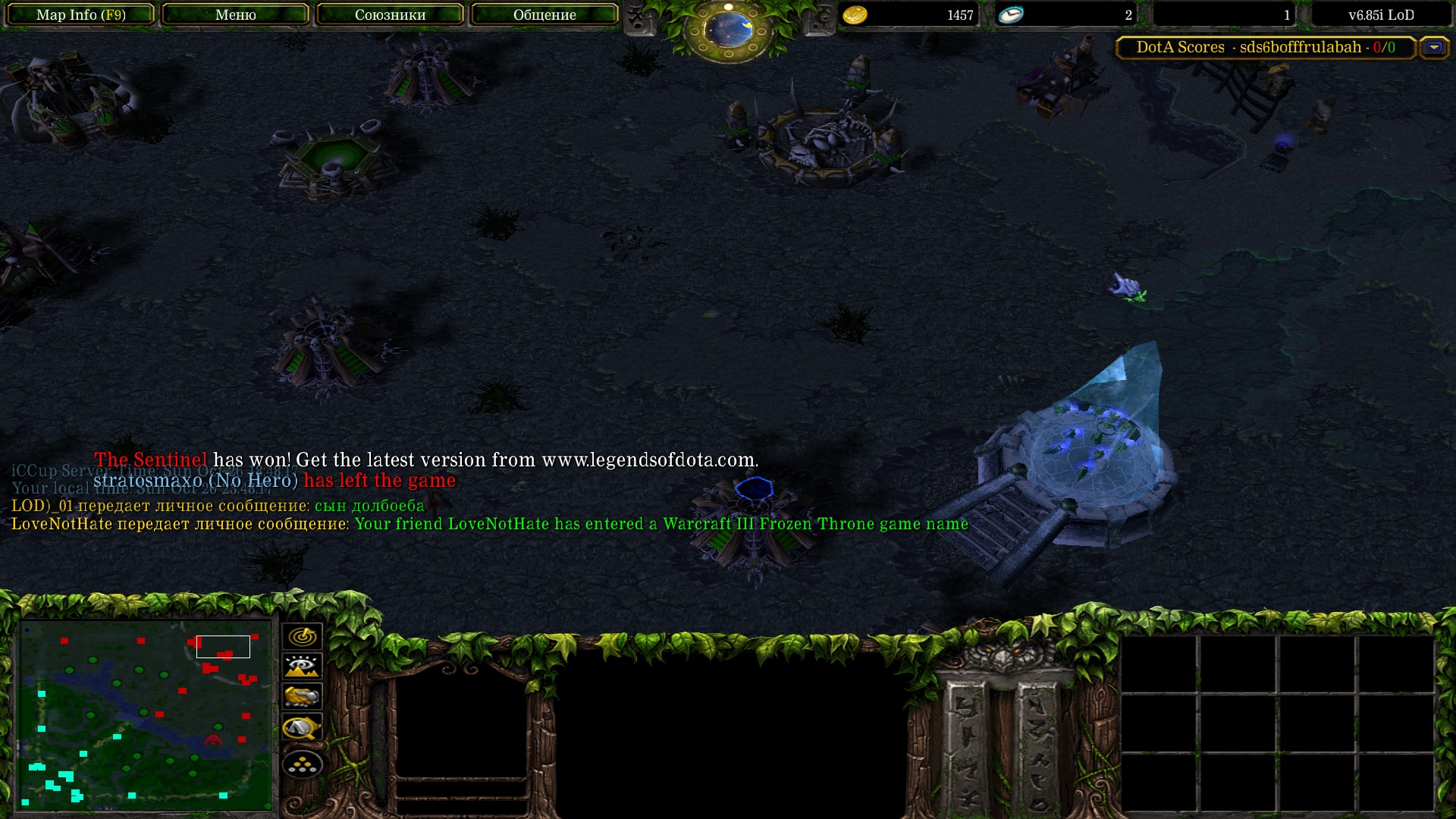Image resolution: width=1456 pixels, height=819 pixels.
Task: Open the Map Info (F9) panel
Action: (80, 14)
